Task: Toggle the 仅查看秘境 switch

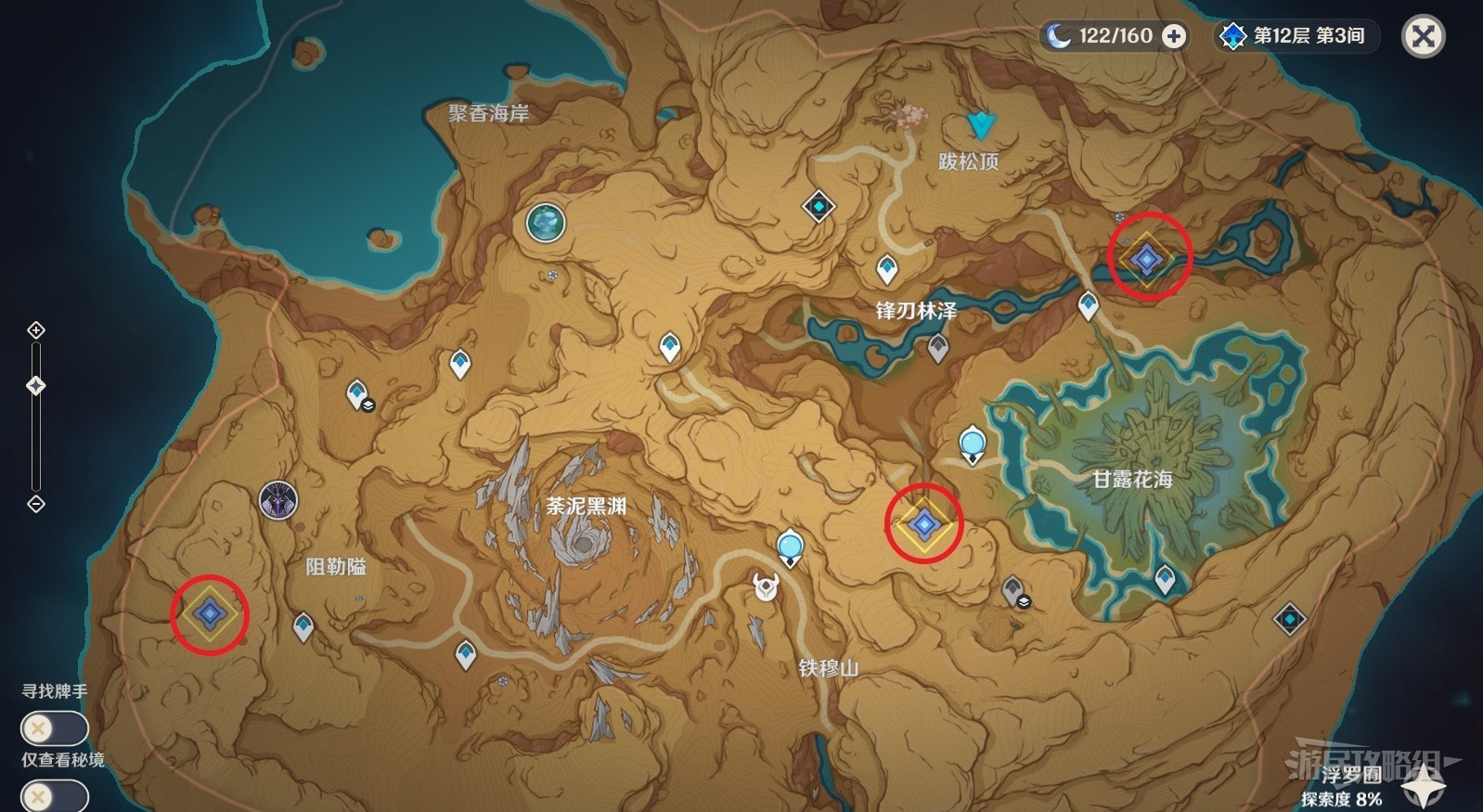Action: [x=54, y=796]
